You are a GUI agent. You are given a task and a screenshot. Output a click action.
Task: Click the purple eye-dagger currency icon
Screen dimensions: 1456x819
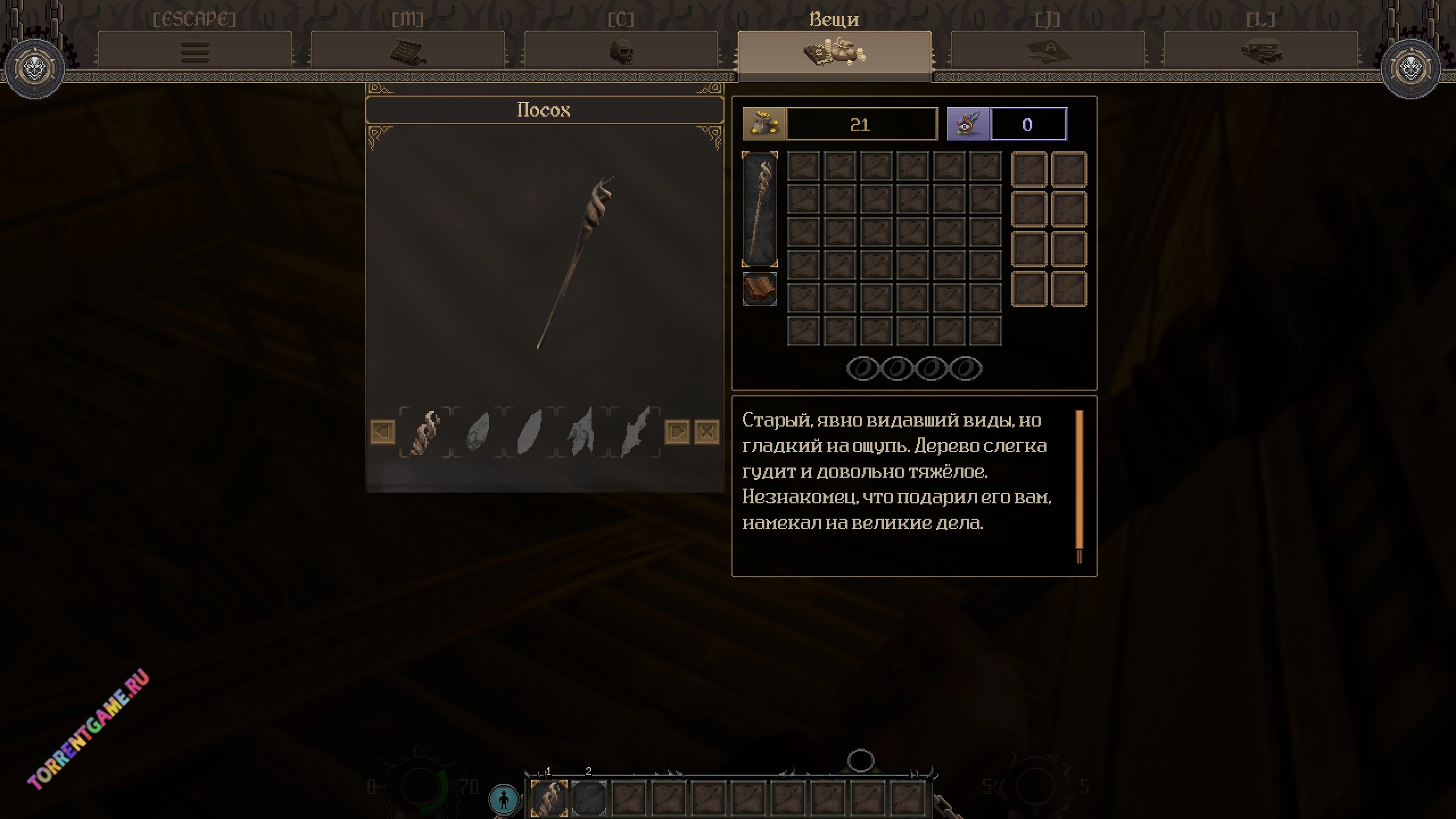click(x=968, y=124)
